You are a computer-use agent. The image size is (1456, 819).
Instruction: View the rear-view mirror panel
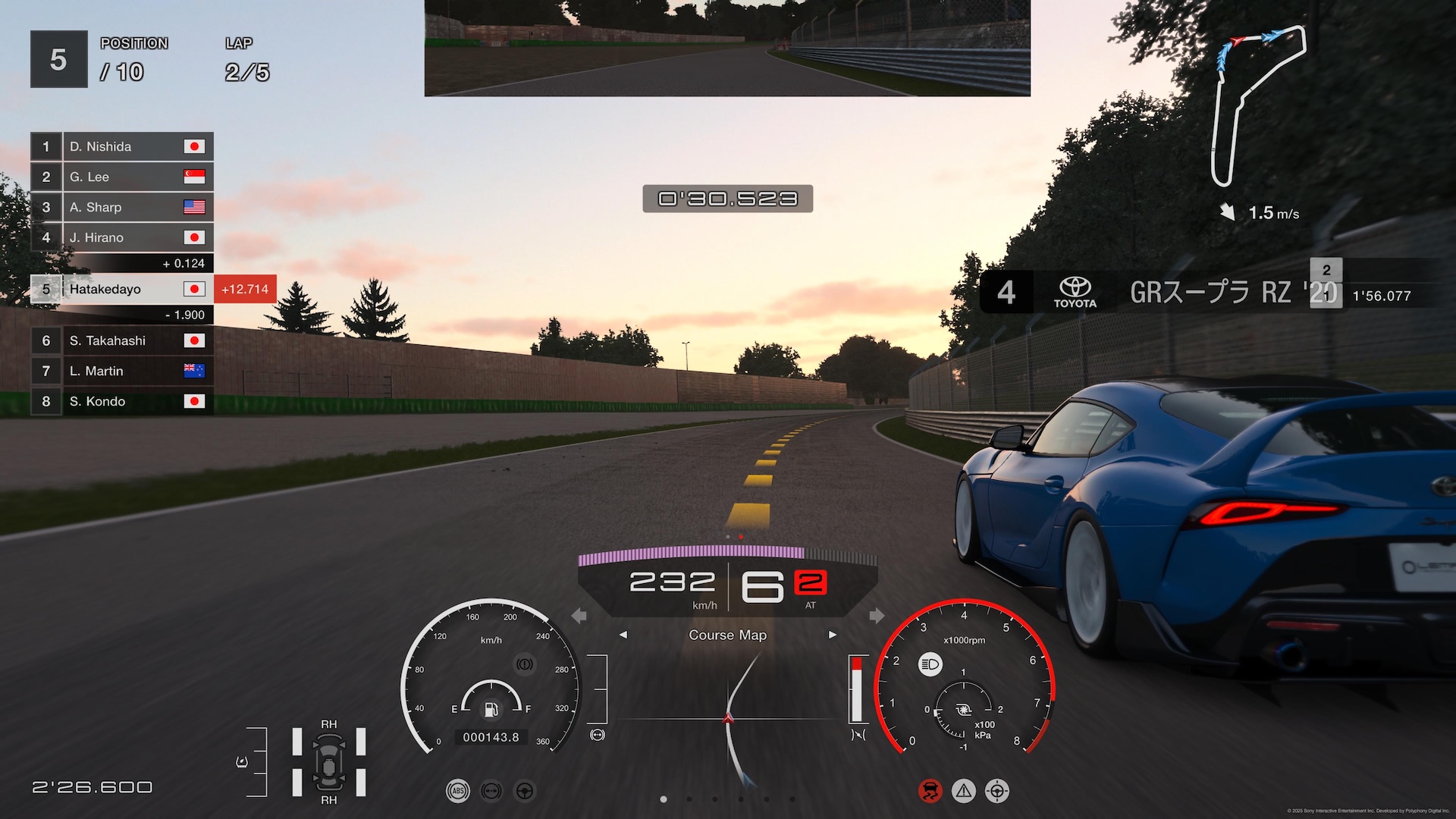point(727,48)
